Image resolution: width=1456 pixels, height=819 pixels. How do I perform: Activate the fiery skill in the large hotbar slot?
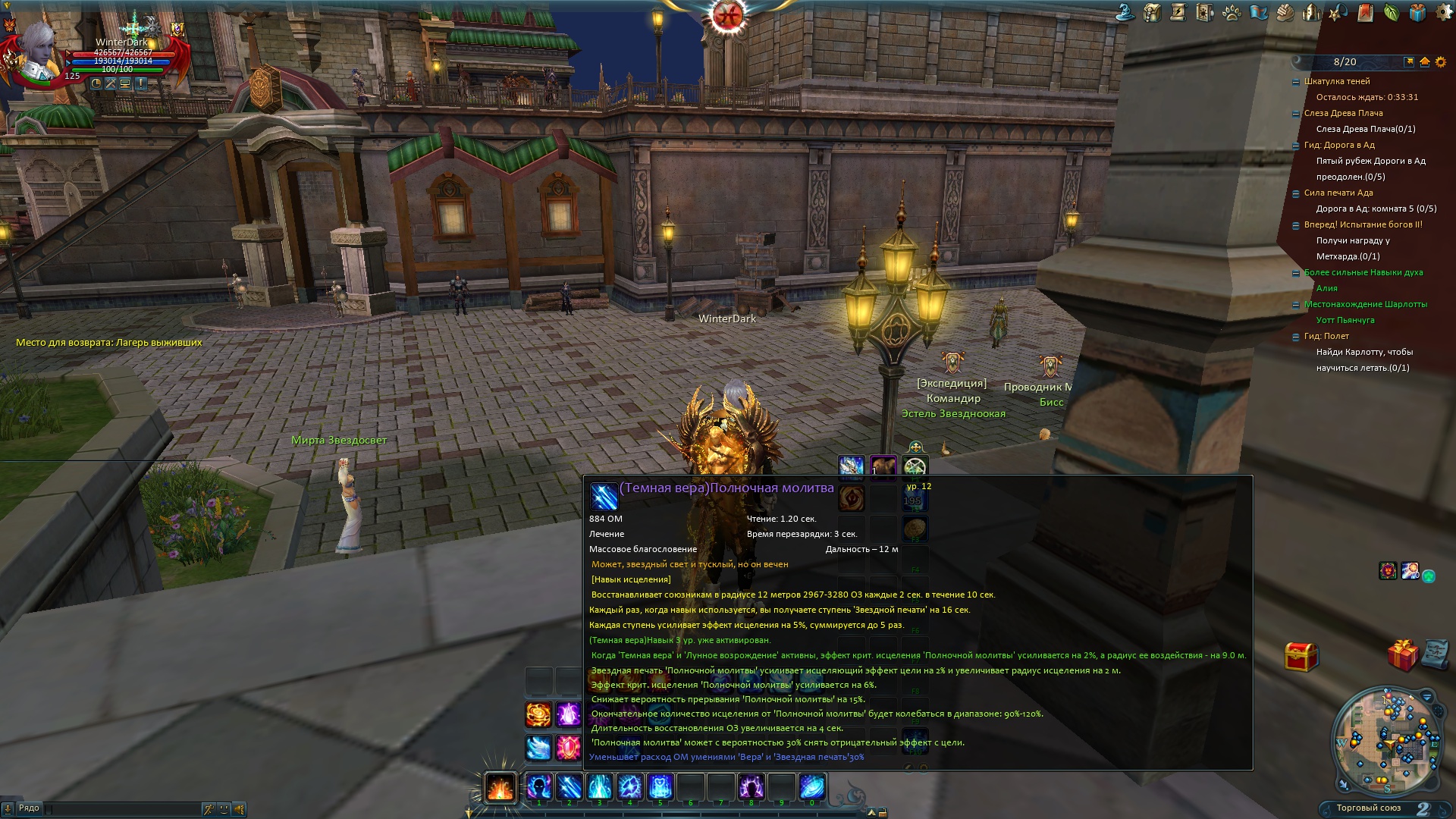500,787
